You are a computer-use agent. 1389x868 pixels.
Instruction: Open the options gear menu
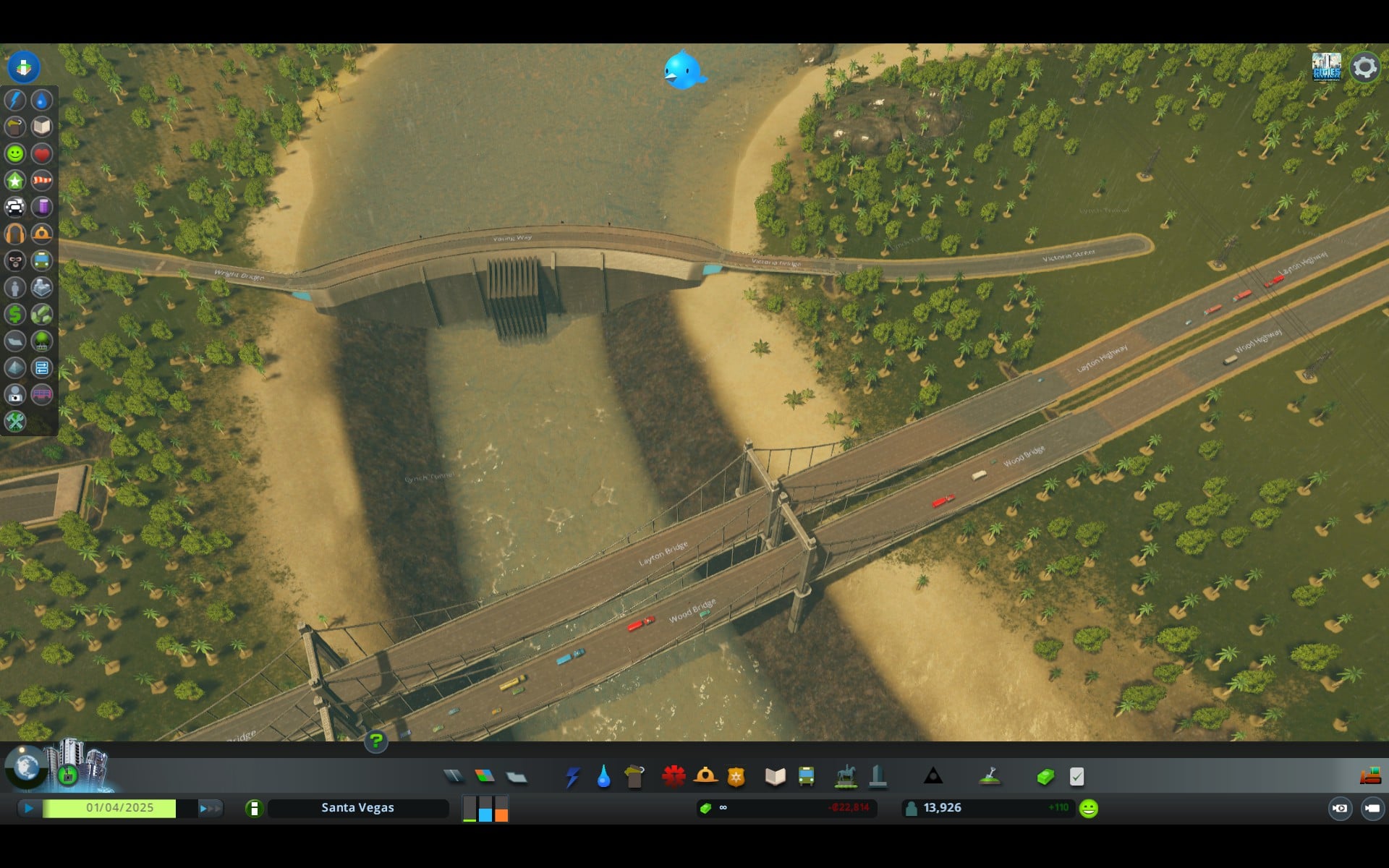tap(1364, 67)
